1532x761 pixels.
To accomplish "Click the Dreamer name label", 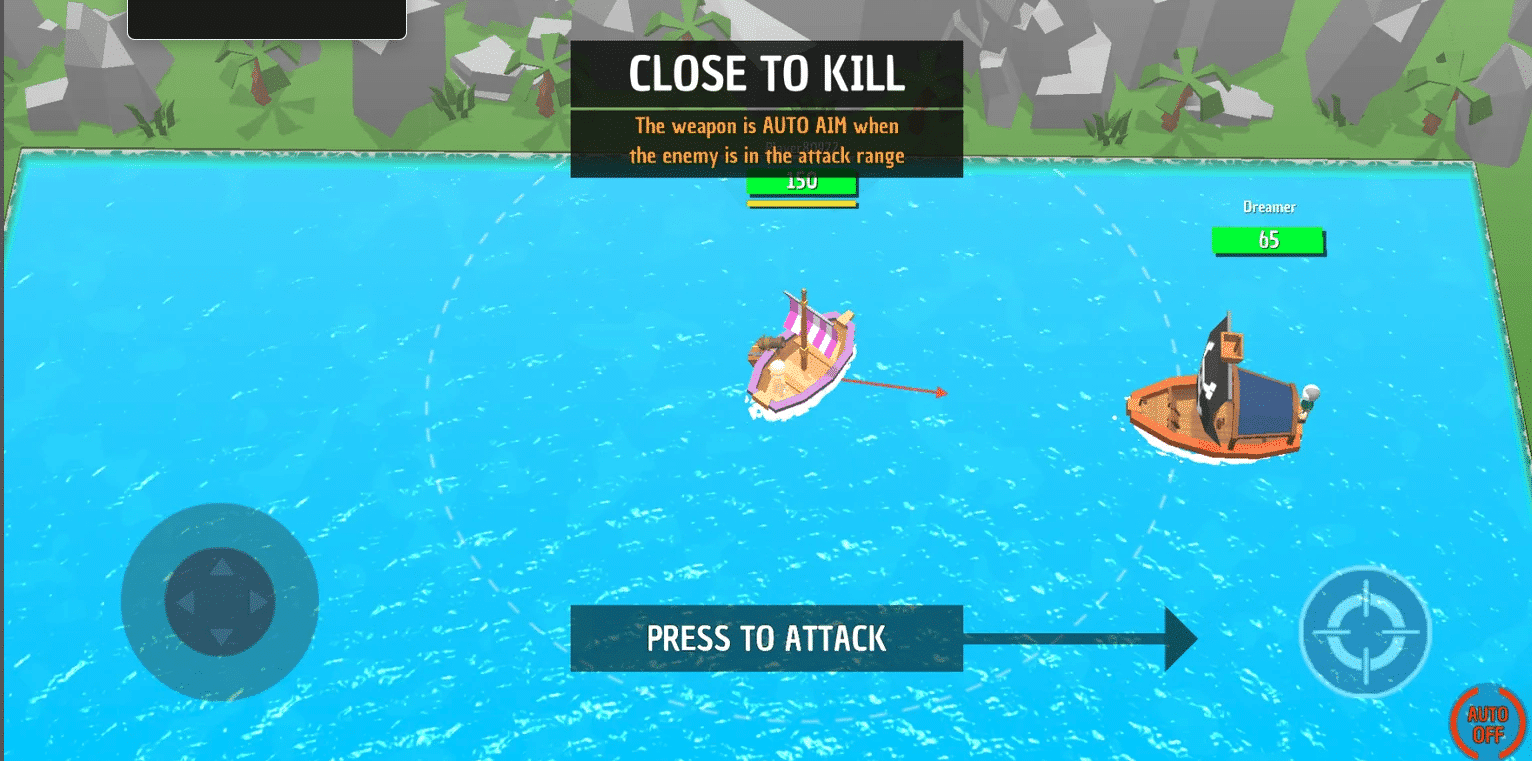I will click(1268, 207).
